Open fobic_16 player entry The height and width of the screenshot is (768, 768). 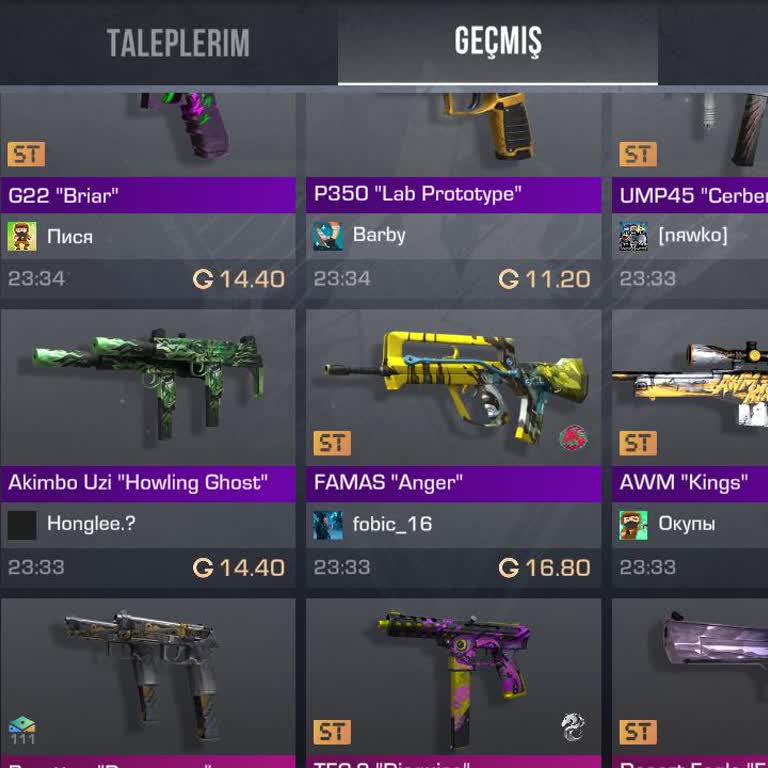pos(392,524)
